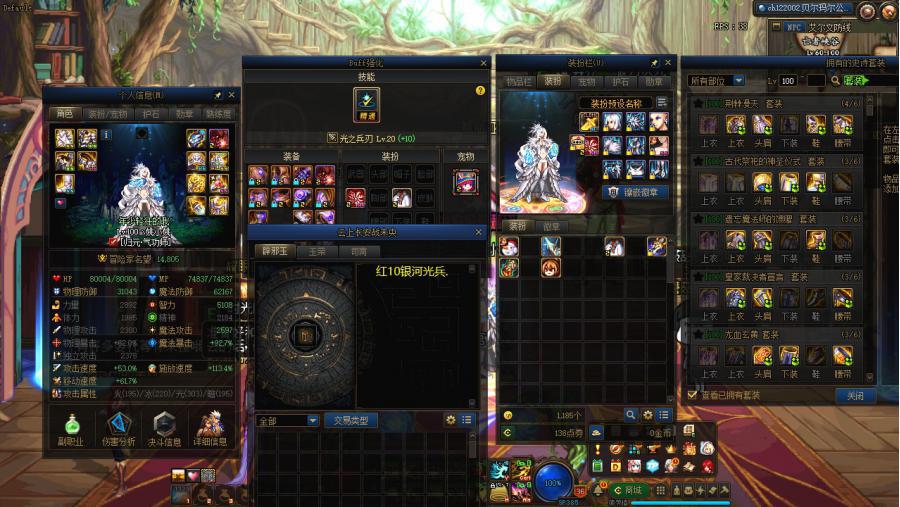Click the blue 交易类型 trade type button
Image resolution: width=900 pixels, height=507 pixels.
click(351, 420)
